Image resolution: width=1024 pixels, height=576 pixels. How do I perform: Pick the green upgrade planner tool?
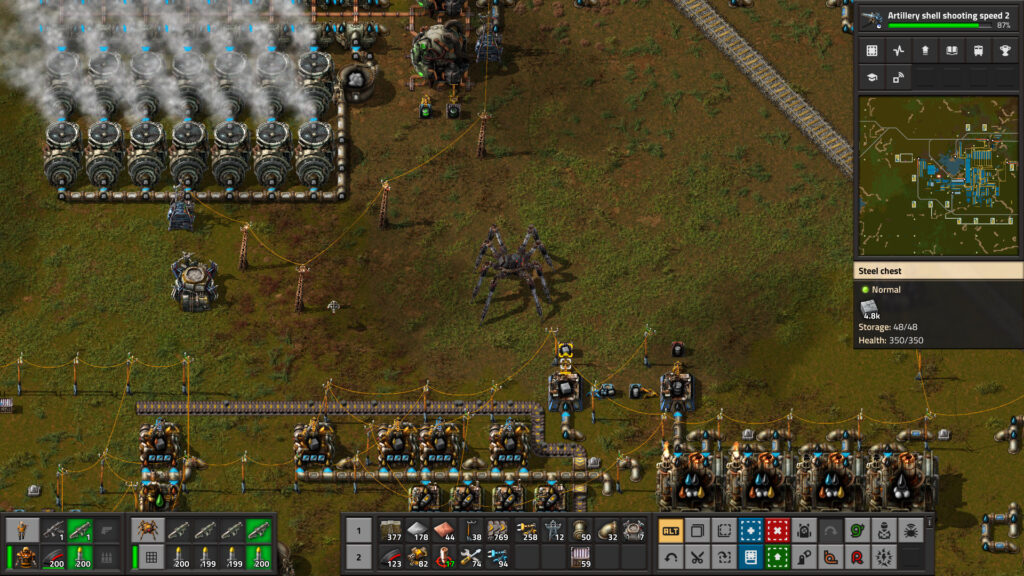[x=776, y=557]
